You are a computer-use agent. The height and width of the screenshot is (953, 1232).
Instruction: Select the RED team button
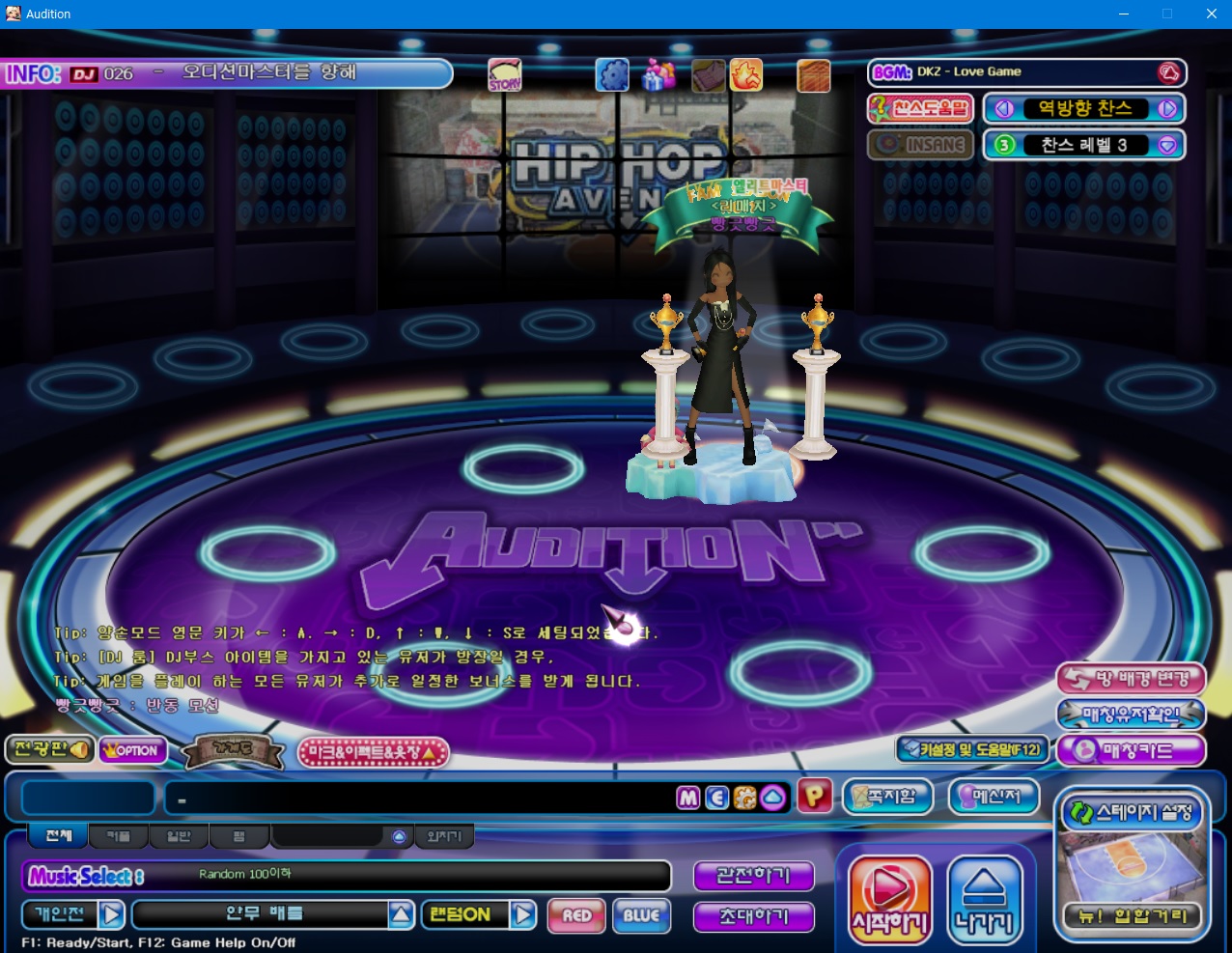[576, 915]
